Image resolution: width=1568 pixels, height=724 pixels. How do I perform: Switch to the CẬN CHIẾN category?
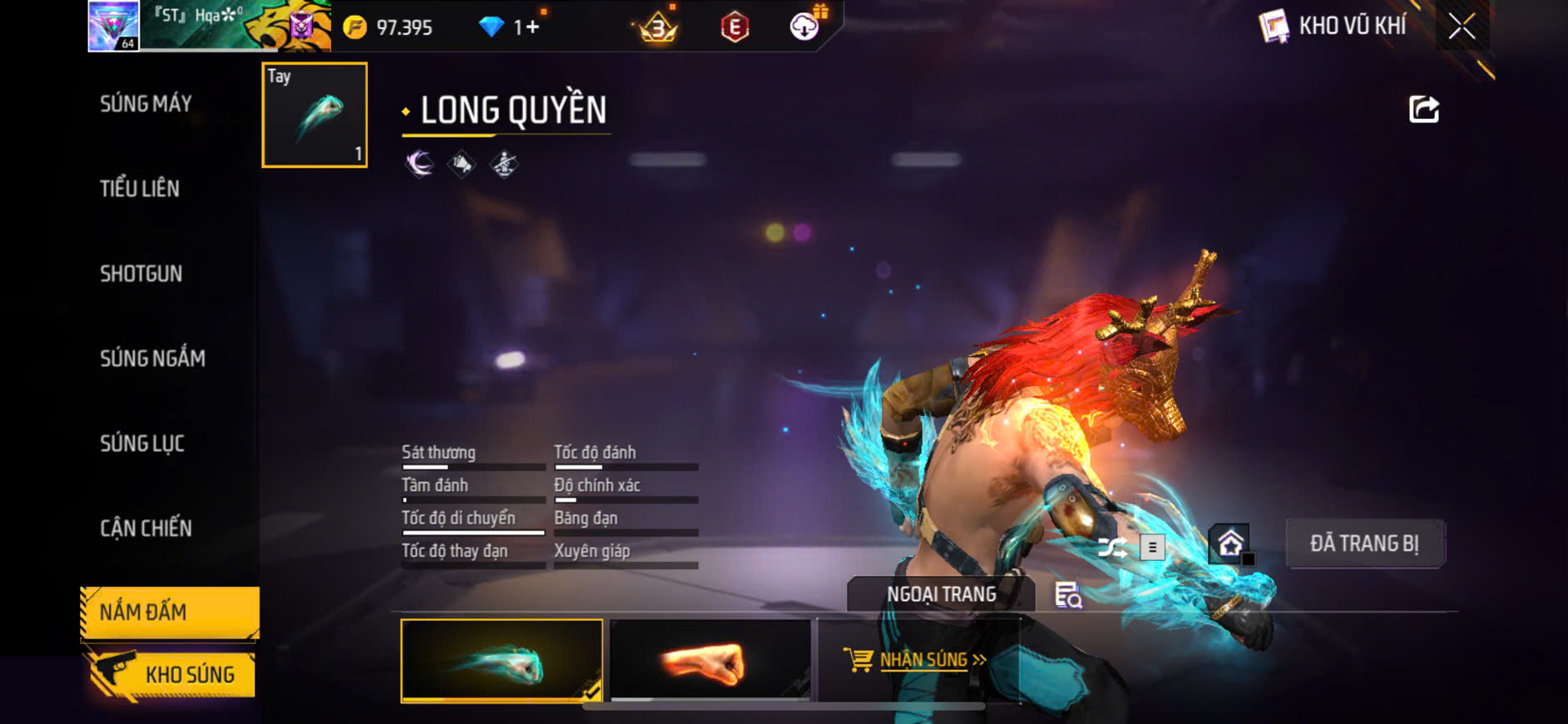coord(146,528)
